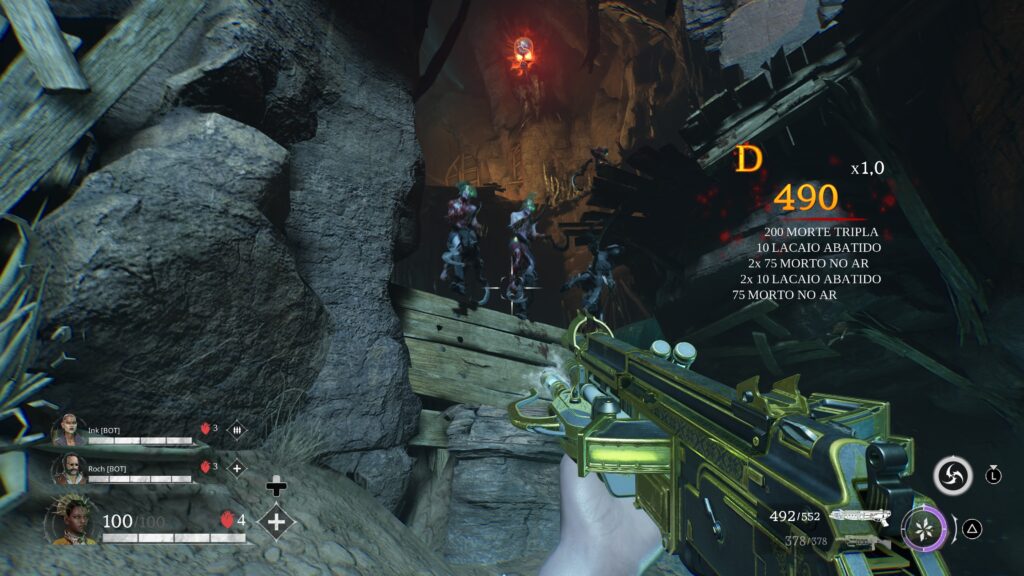Image resolution: width=1024 pixels, height=576 pixels.
Task: Select Ink [BOT] teammate portrait
Action: coord(67,430)
